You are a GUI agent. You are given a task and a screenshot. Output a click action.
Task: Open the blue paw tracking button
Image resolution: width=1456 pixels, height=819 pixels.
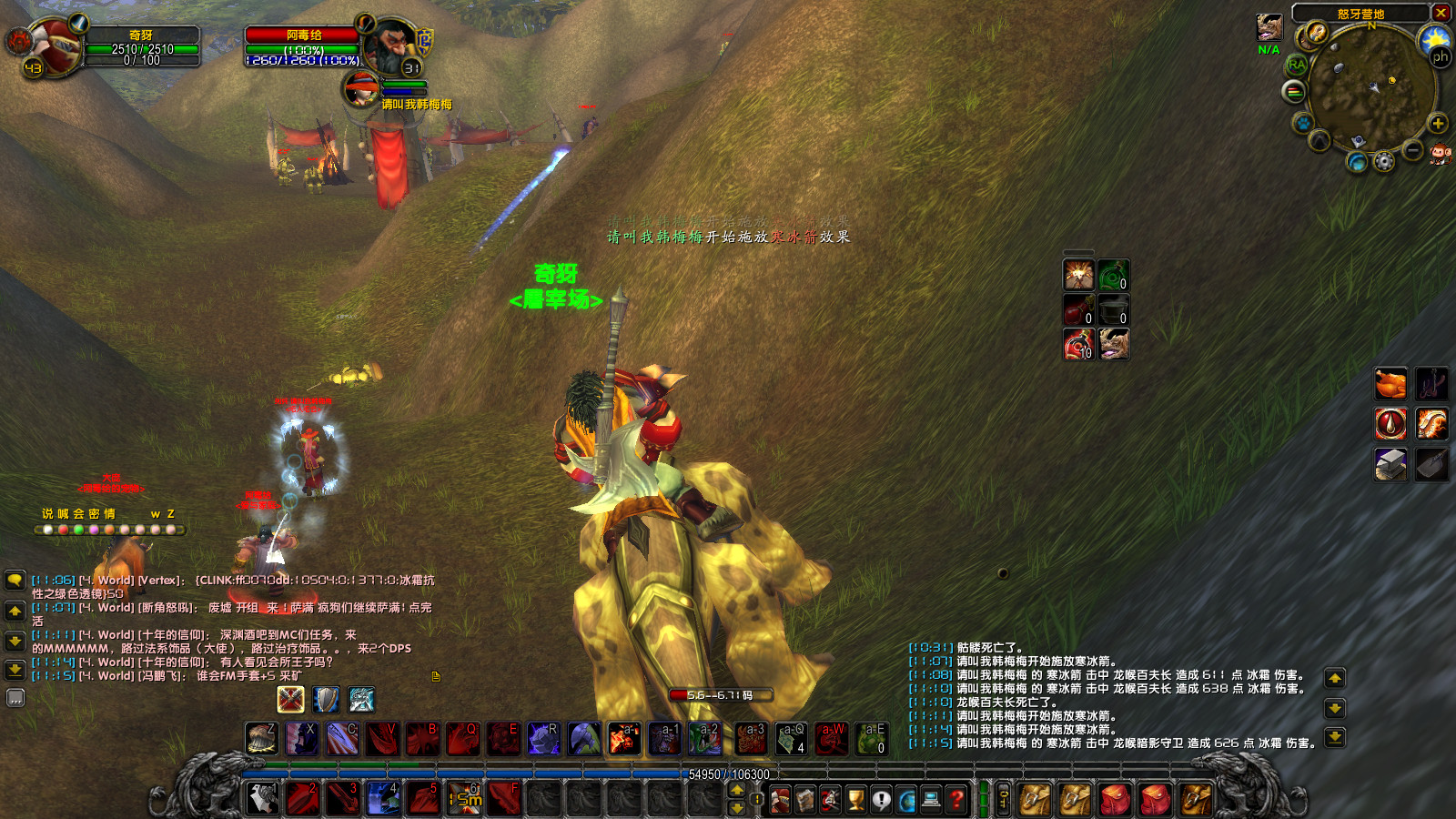click(1303, 122)
